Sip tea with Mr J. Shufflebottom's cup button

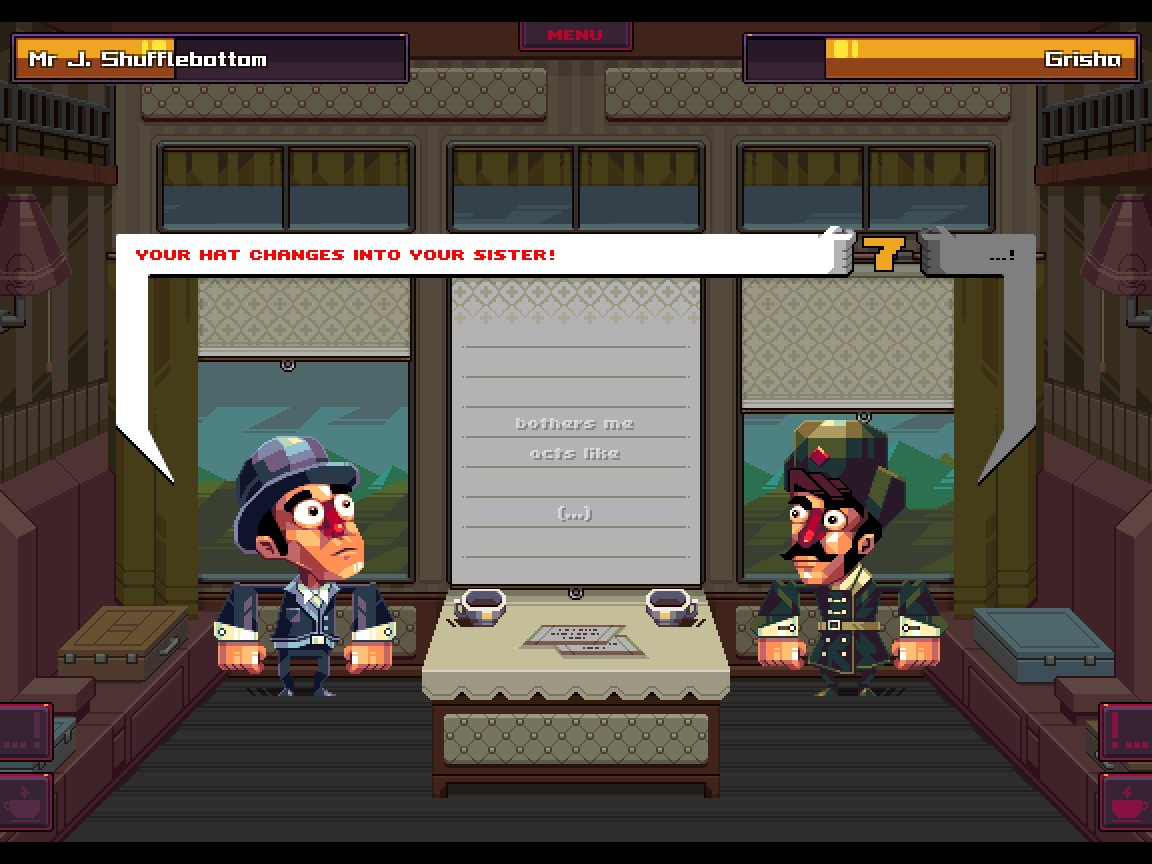pos(24,801)
